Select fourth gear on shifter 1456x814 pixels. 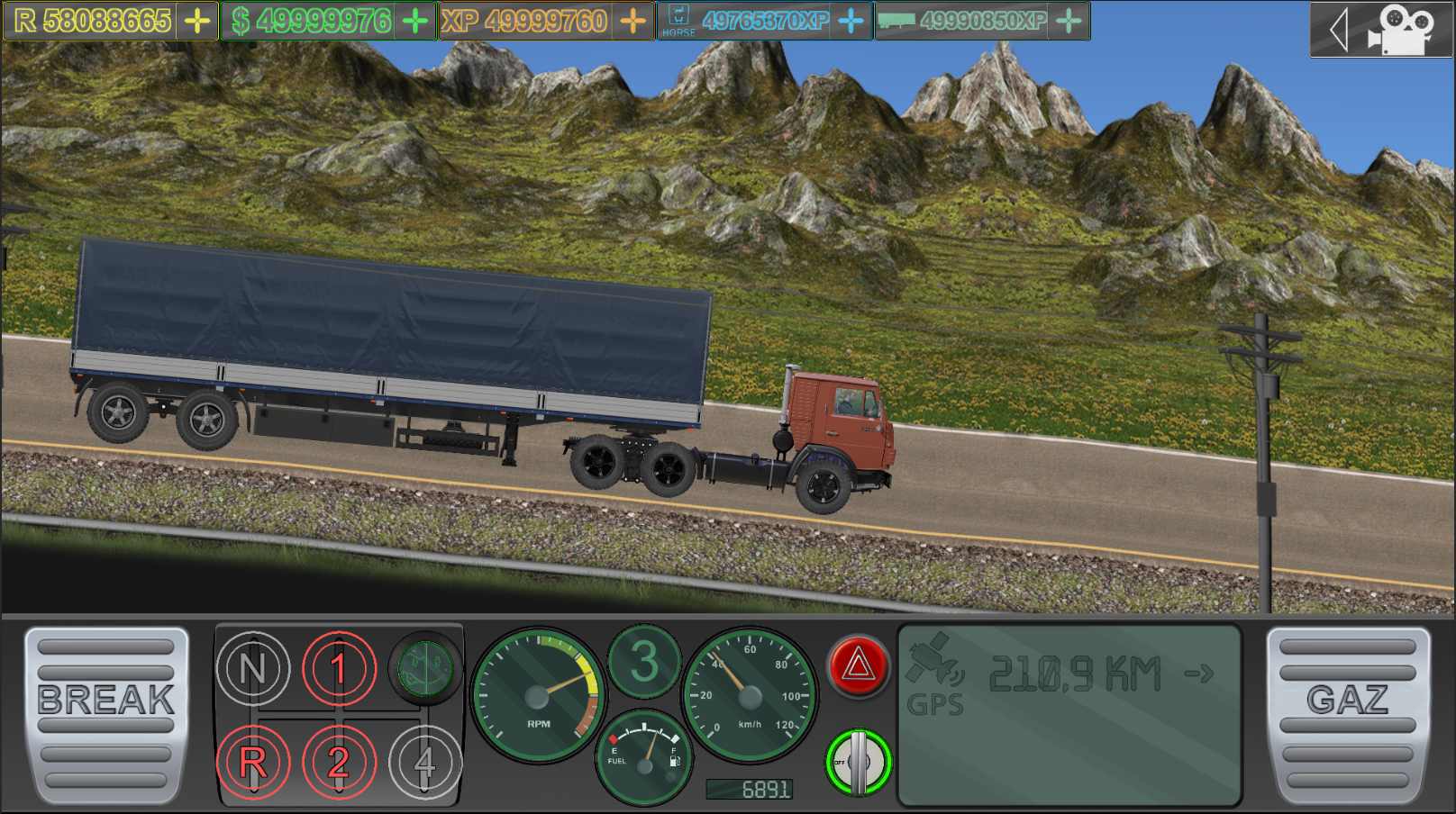(424, 763)
